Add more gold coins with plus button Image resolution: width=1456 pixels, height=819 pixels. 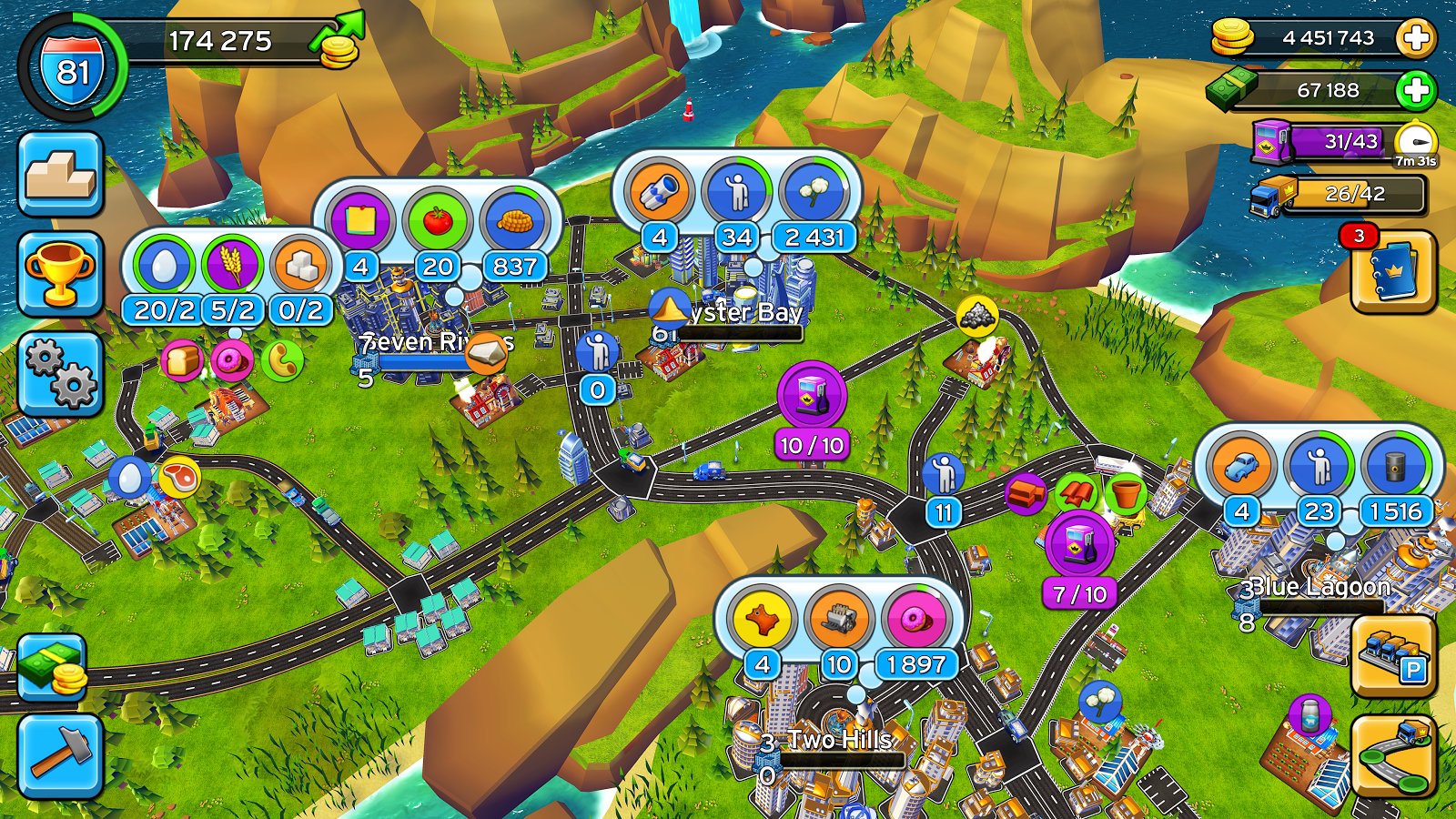pyautogui.click(x=1416, y=38)
